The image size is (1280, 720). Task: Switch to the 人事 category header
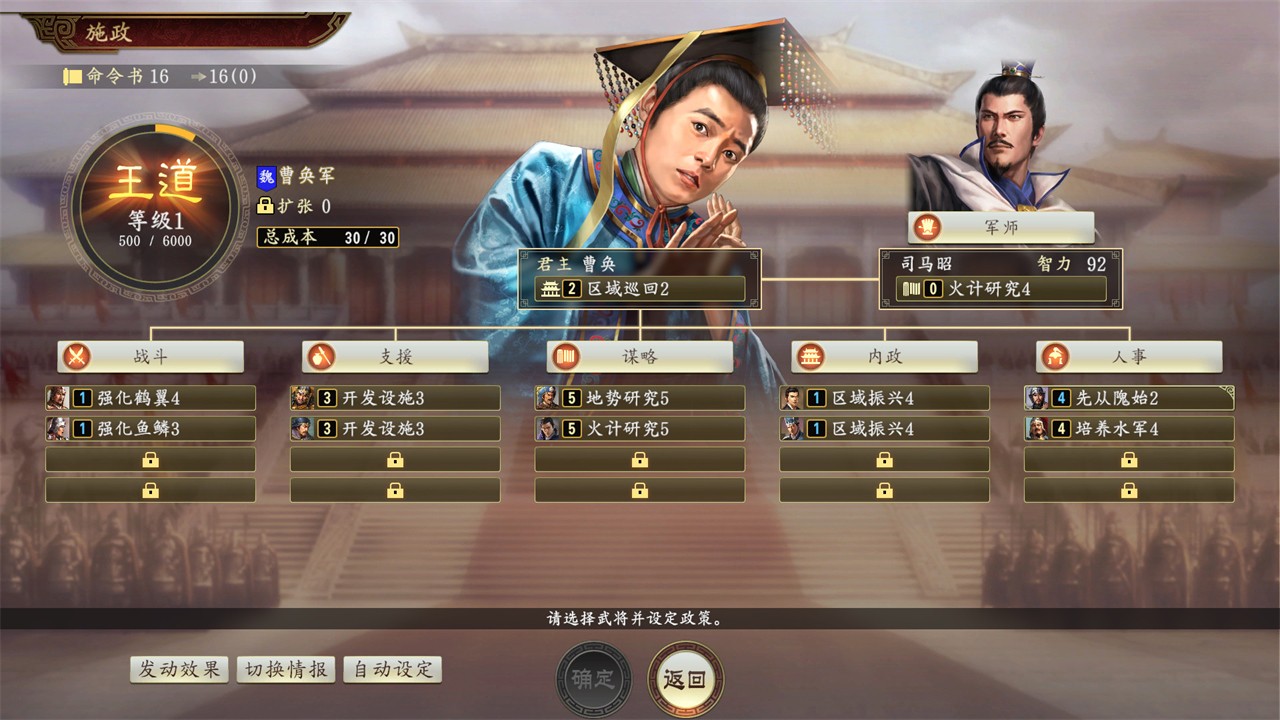tap(1129, 357)
